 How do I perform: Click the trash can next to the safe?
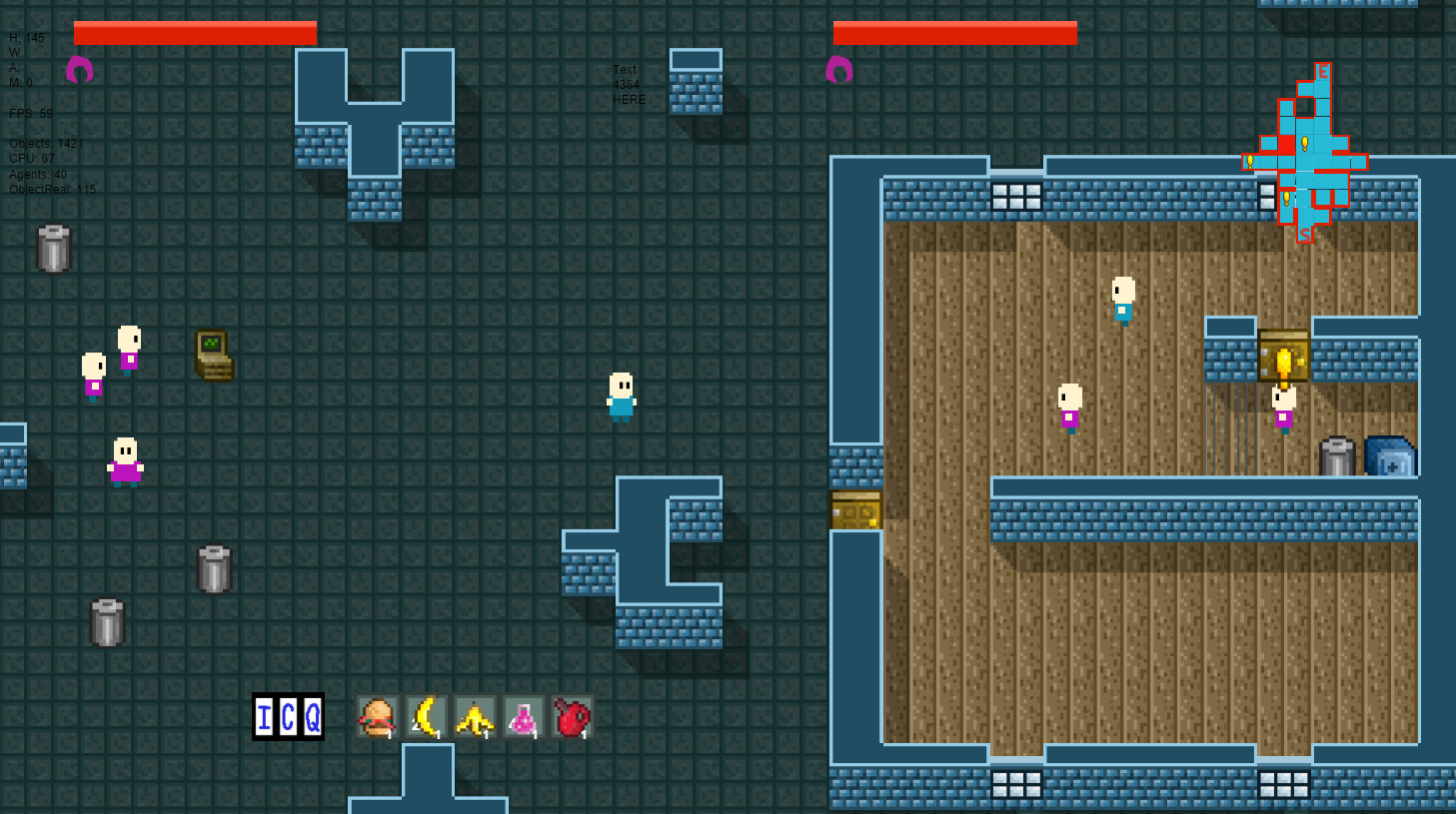1336,454
